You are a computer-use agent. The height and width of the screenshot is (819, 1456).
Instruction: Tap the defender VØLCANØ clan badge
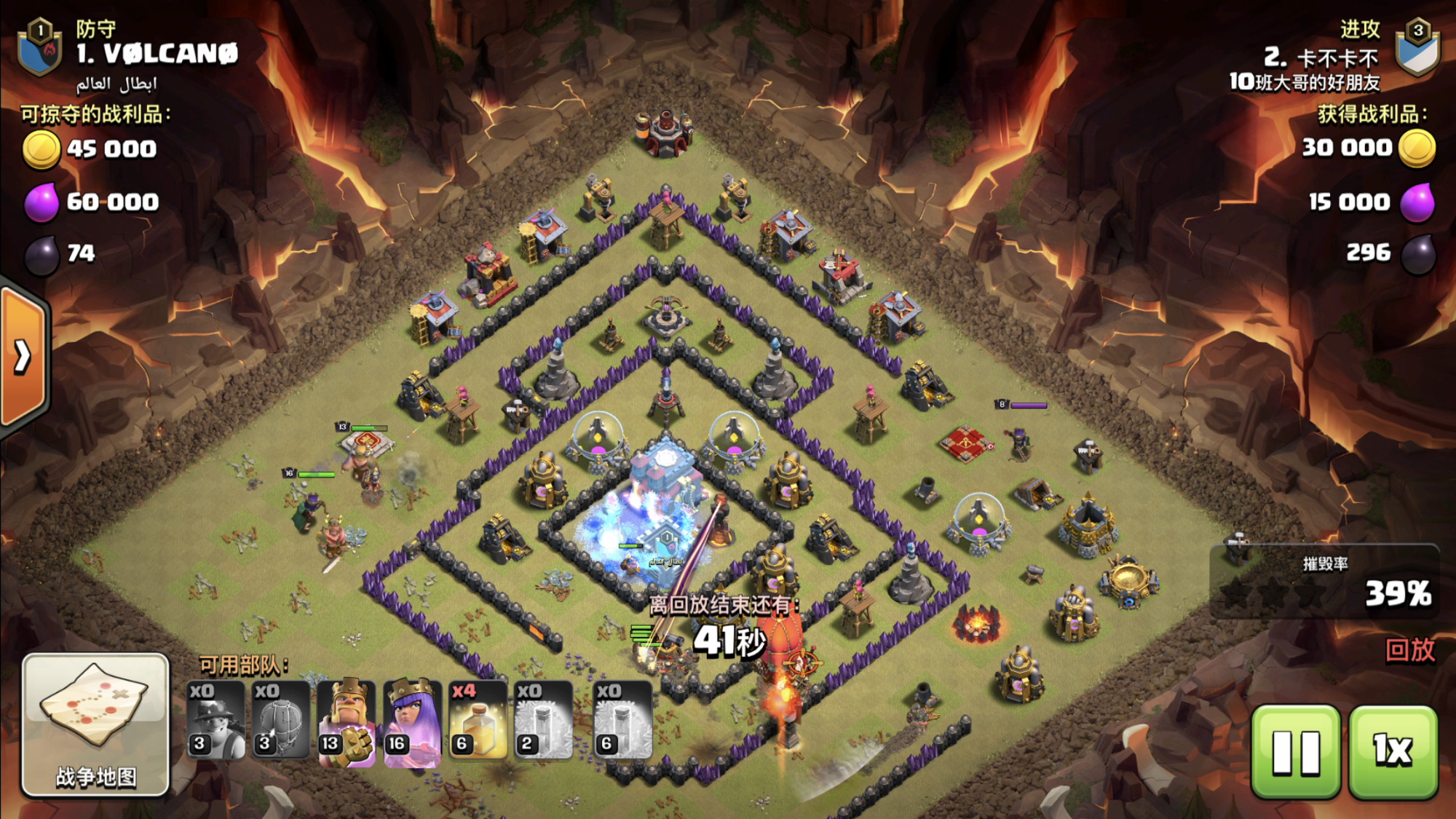[41, 48]
